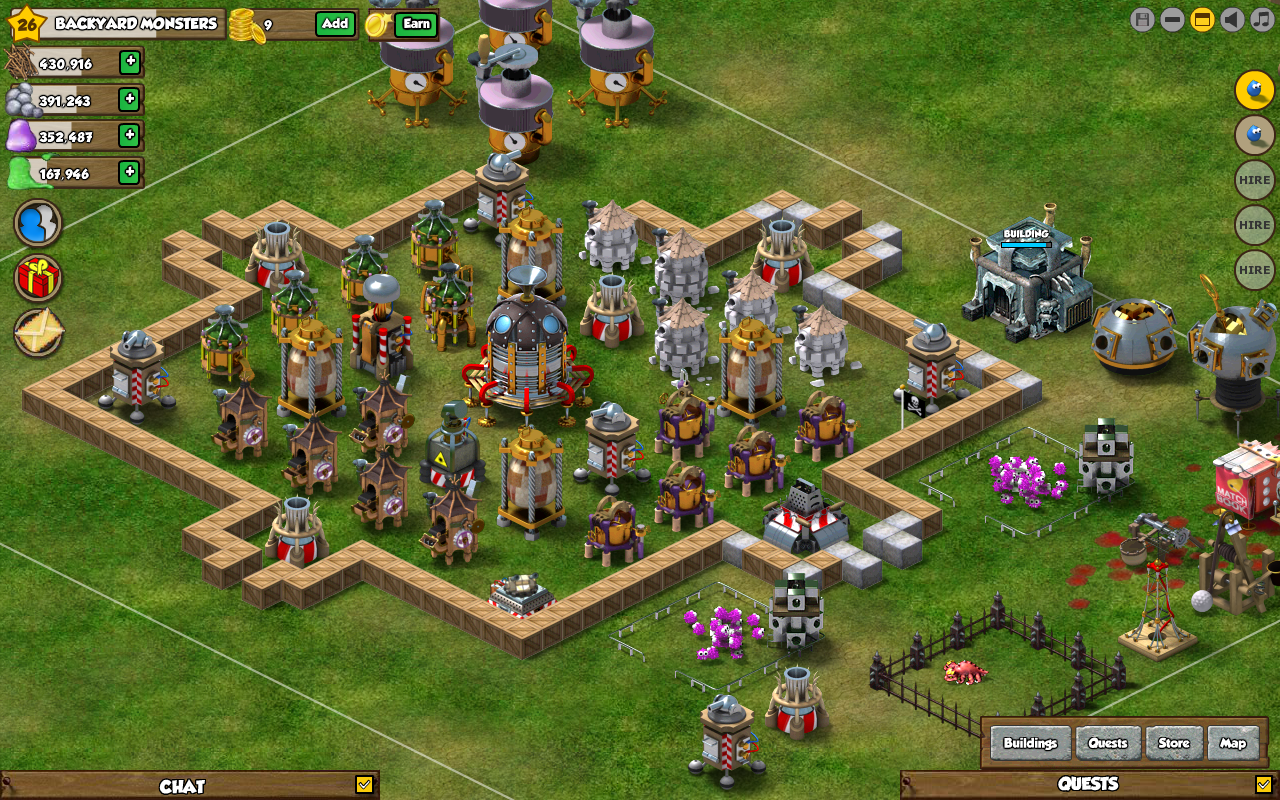Click the Earn button
This screenshot has width=1280, height=800.
(x=416, y=24)
